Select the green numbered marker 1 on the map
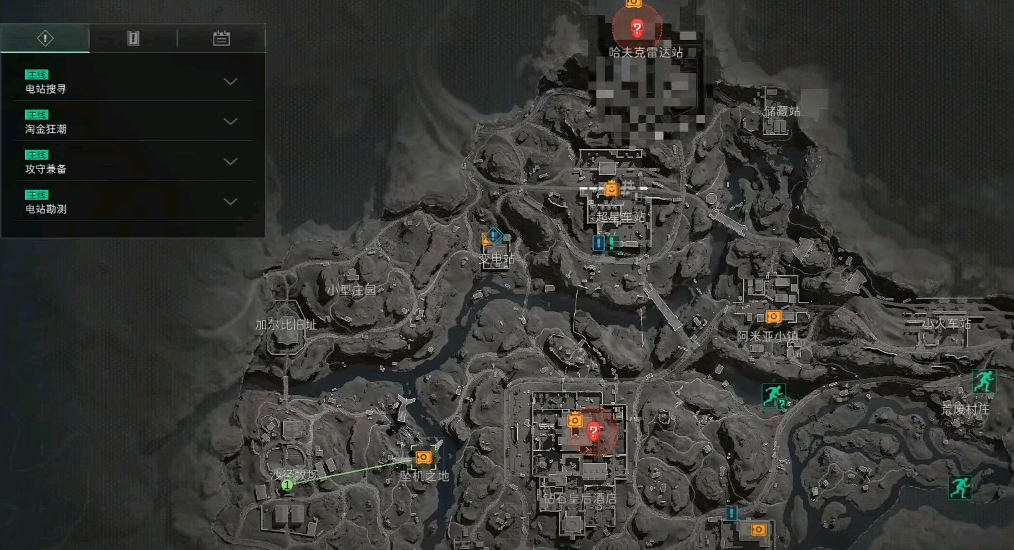 pyautogui.click(x=287, y=484)
